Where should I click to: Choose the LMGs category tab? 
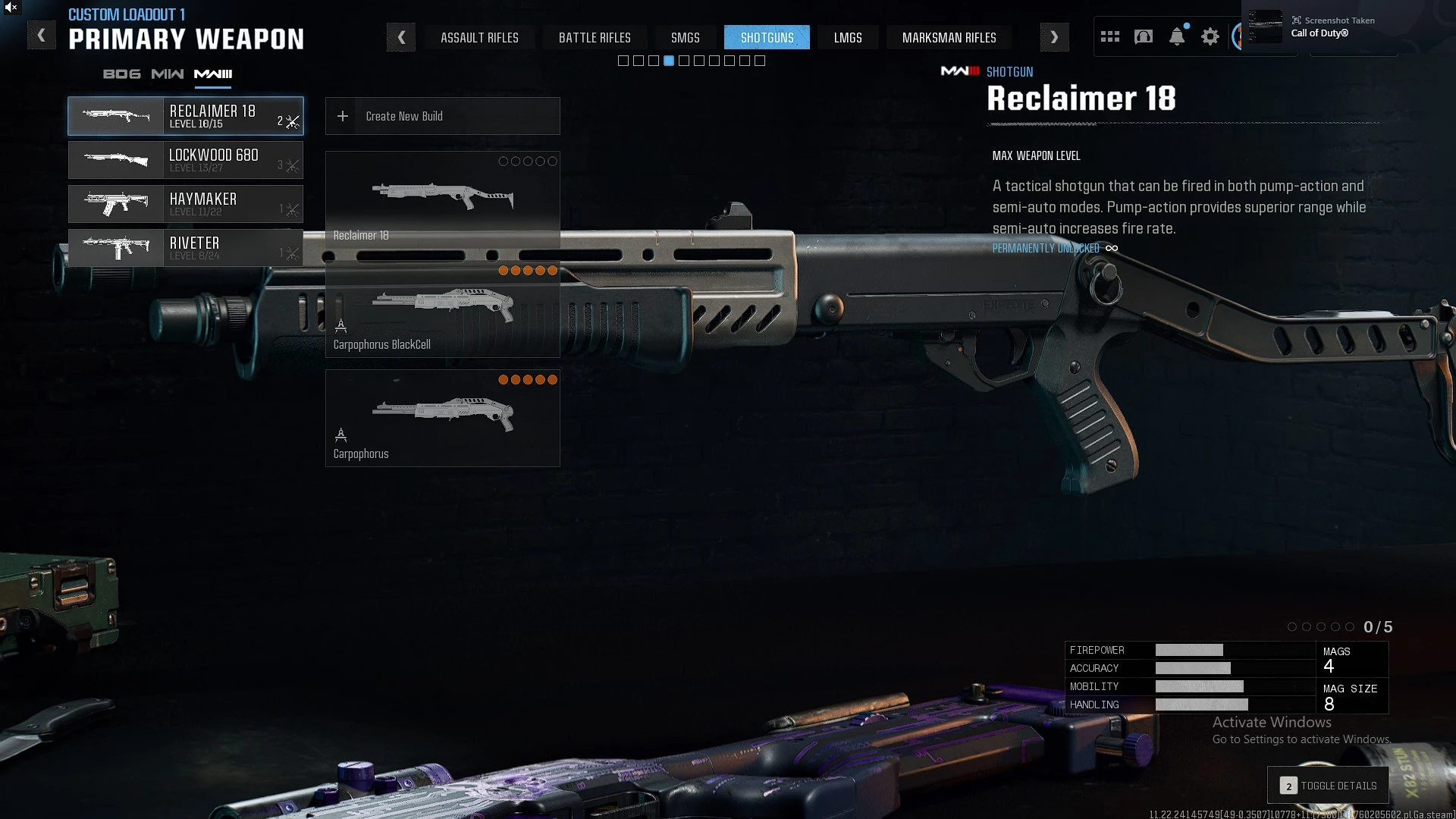(848, 37)
